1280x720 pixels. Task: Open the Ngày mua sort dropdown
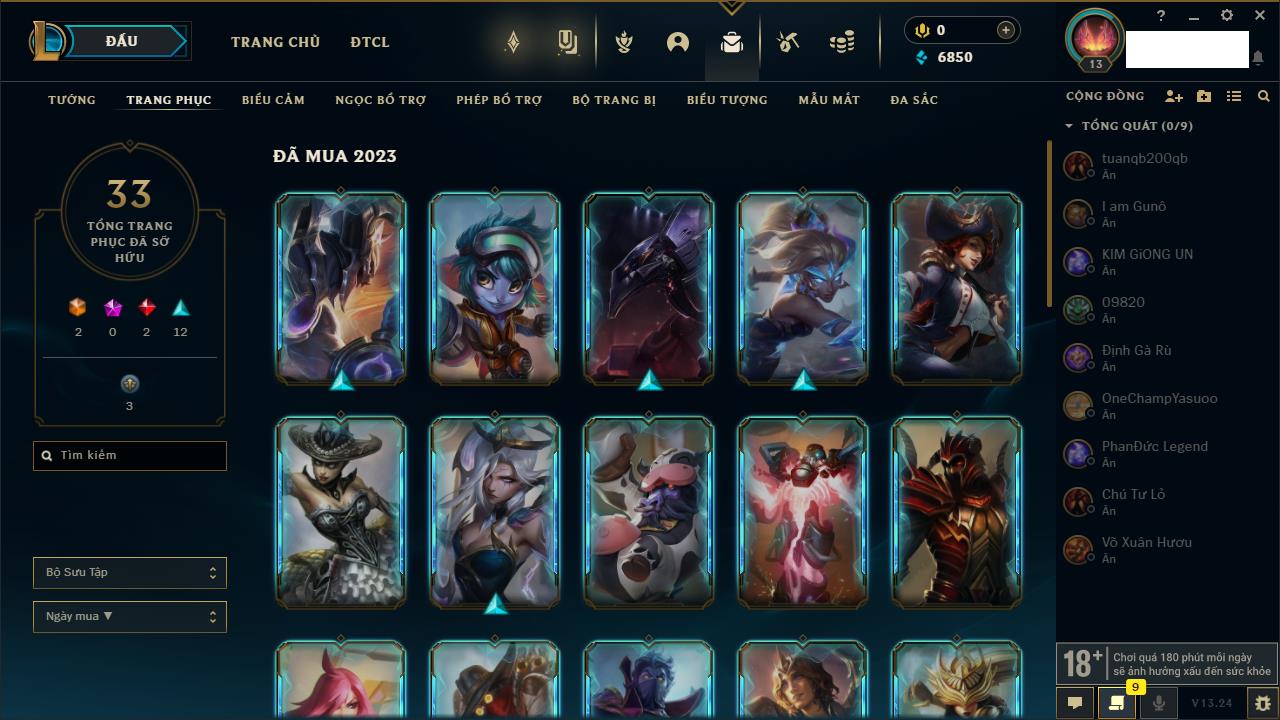(x=130, y=617)
